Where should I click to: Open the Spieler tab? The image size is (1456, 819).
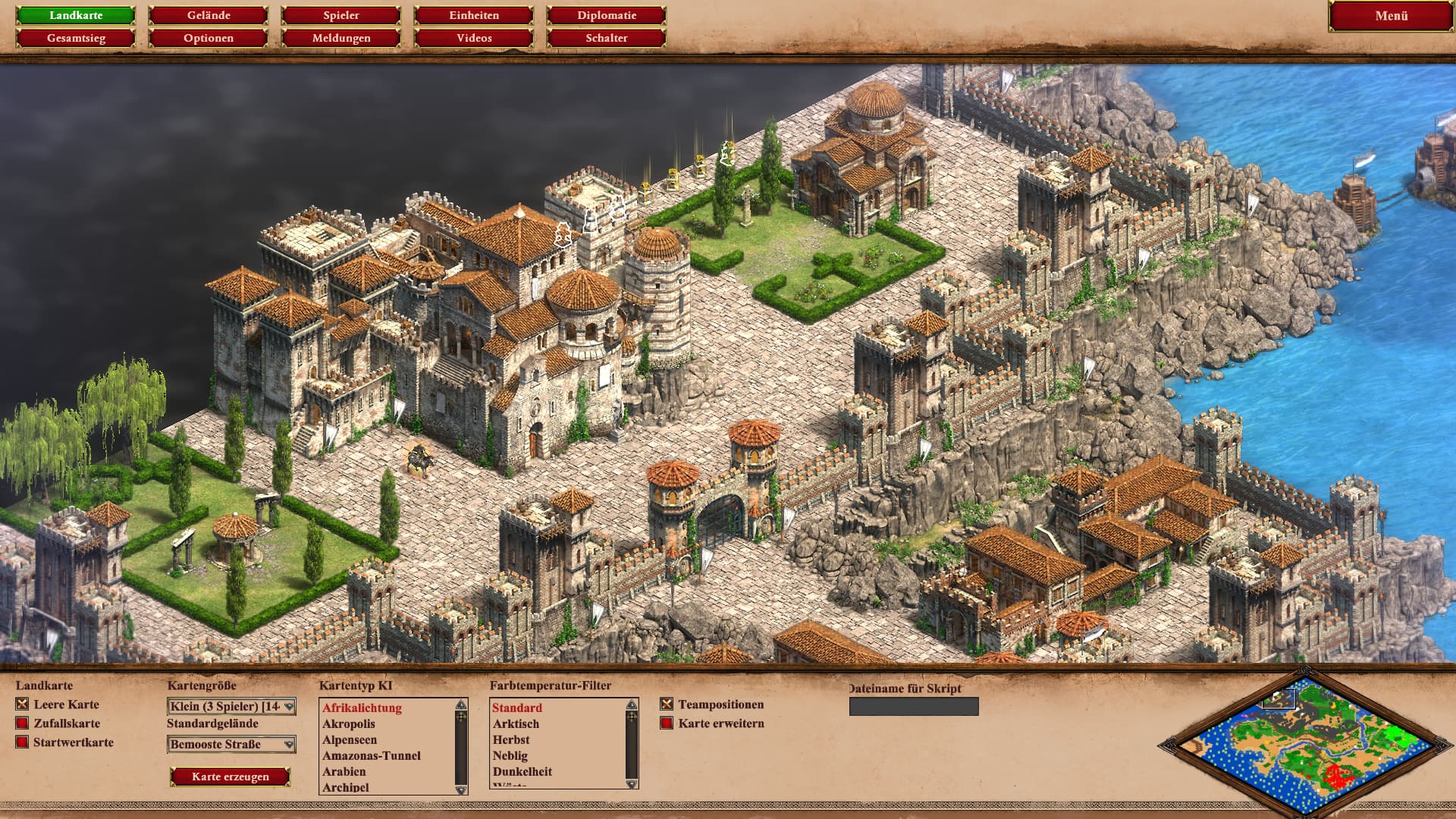click(341, 15)
